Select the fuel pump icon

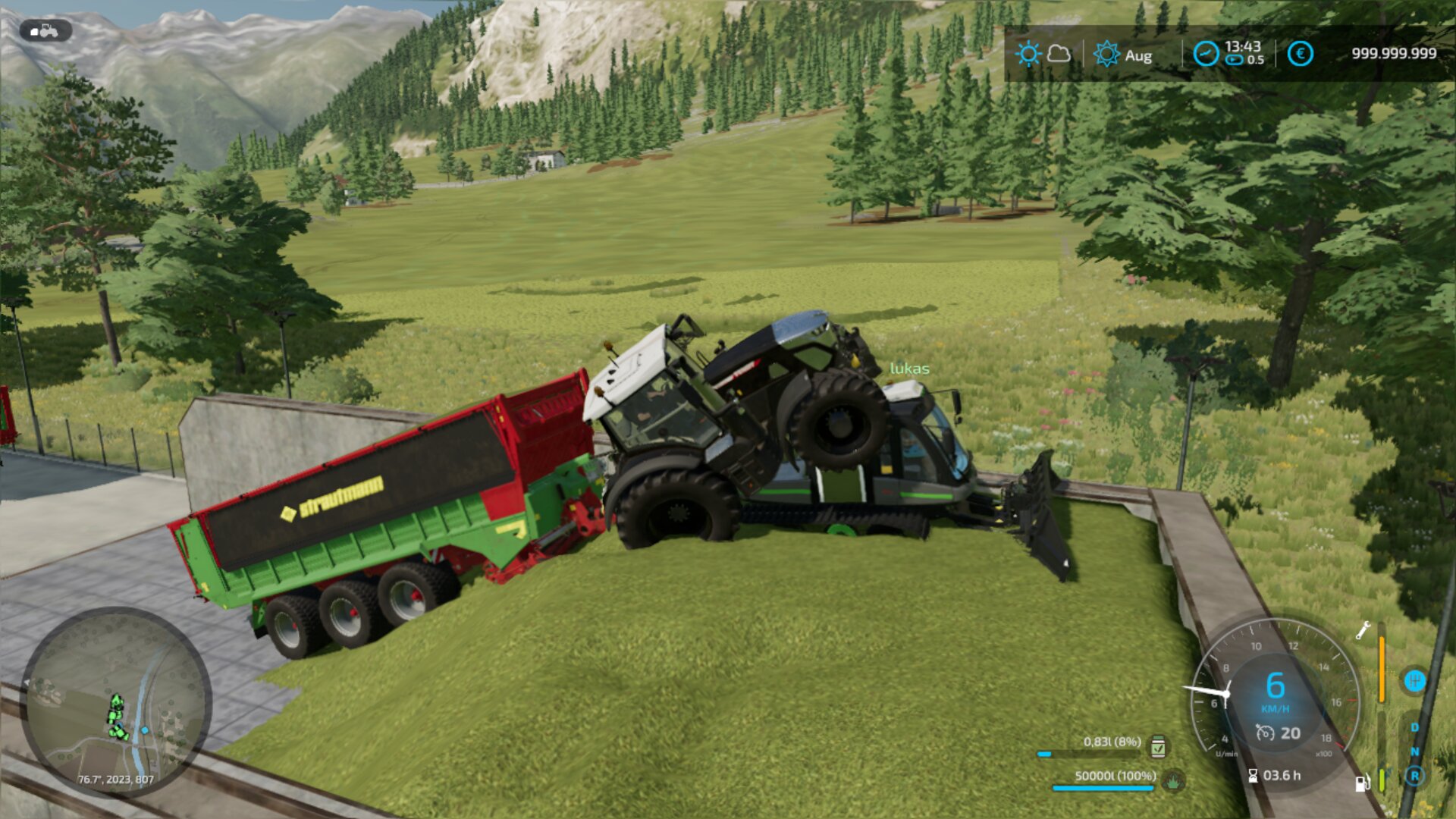tap(1362, 783)
